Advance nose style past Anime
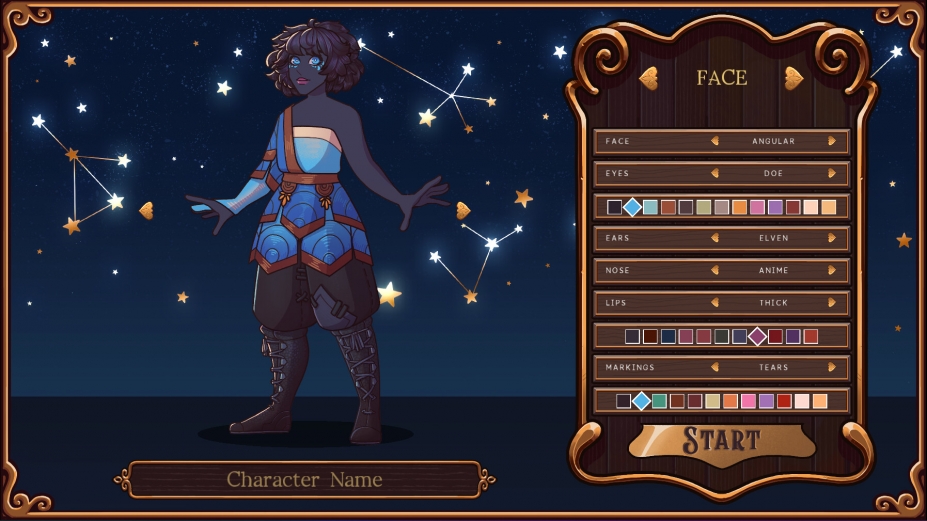The width and height of the screenshot is (927, 521). (x=832, y=271)
